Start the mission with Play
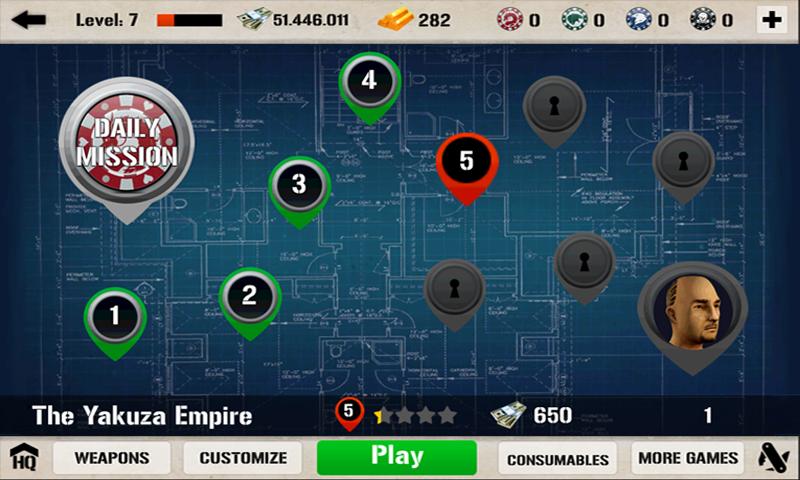This screenshot has height=480, width=800. point(397,457)
